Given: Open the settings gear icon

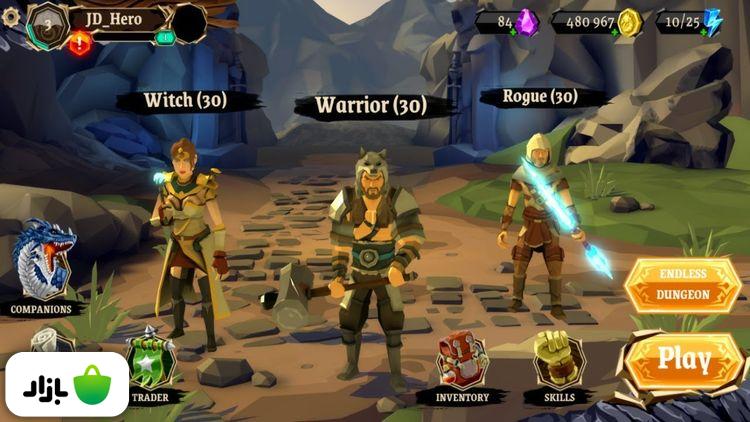Looking at the screenshot, I should pyautogui.click(x=11, y=17).
